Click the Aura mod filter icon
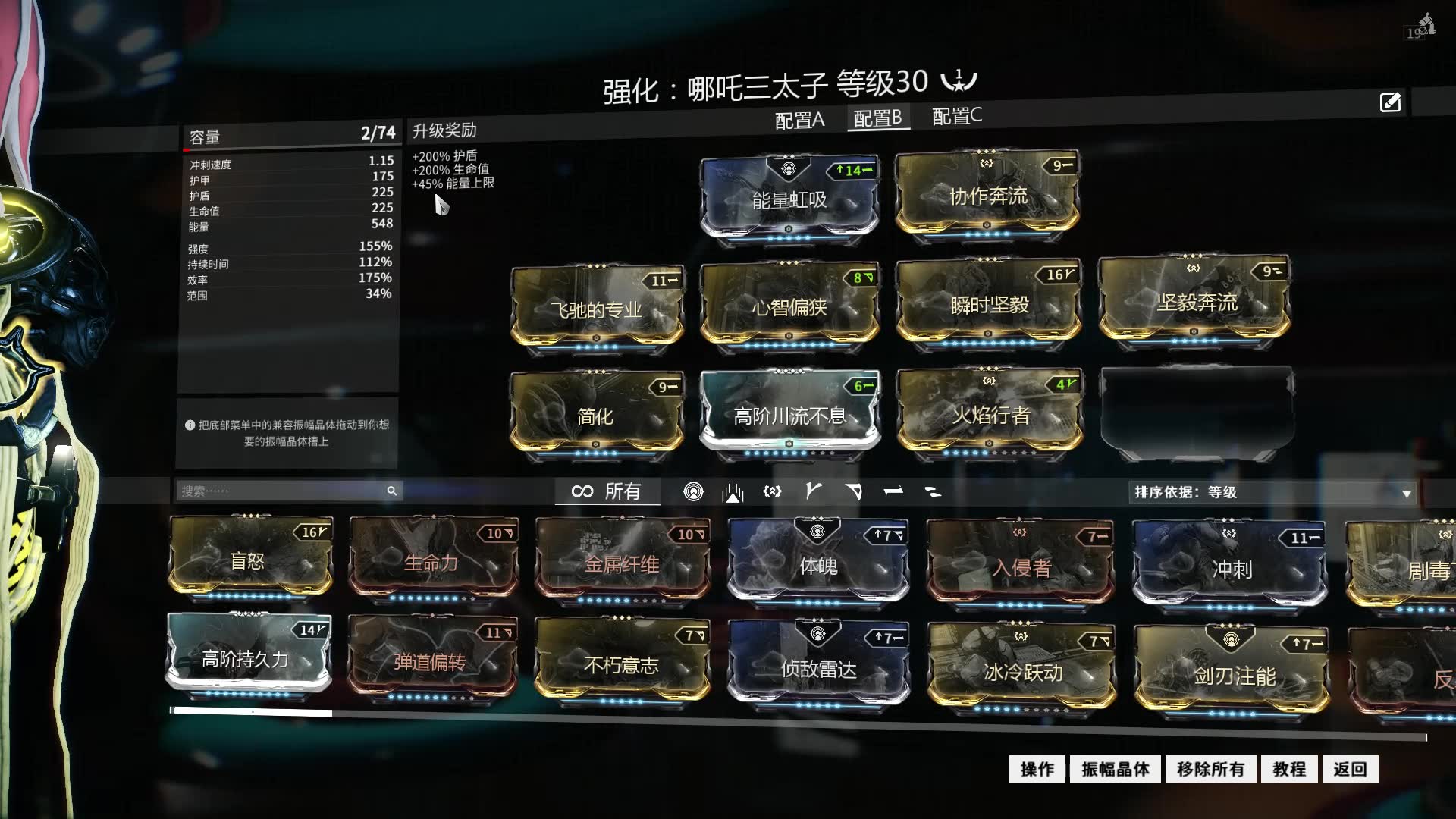 tap(694, 491)
